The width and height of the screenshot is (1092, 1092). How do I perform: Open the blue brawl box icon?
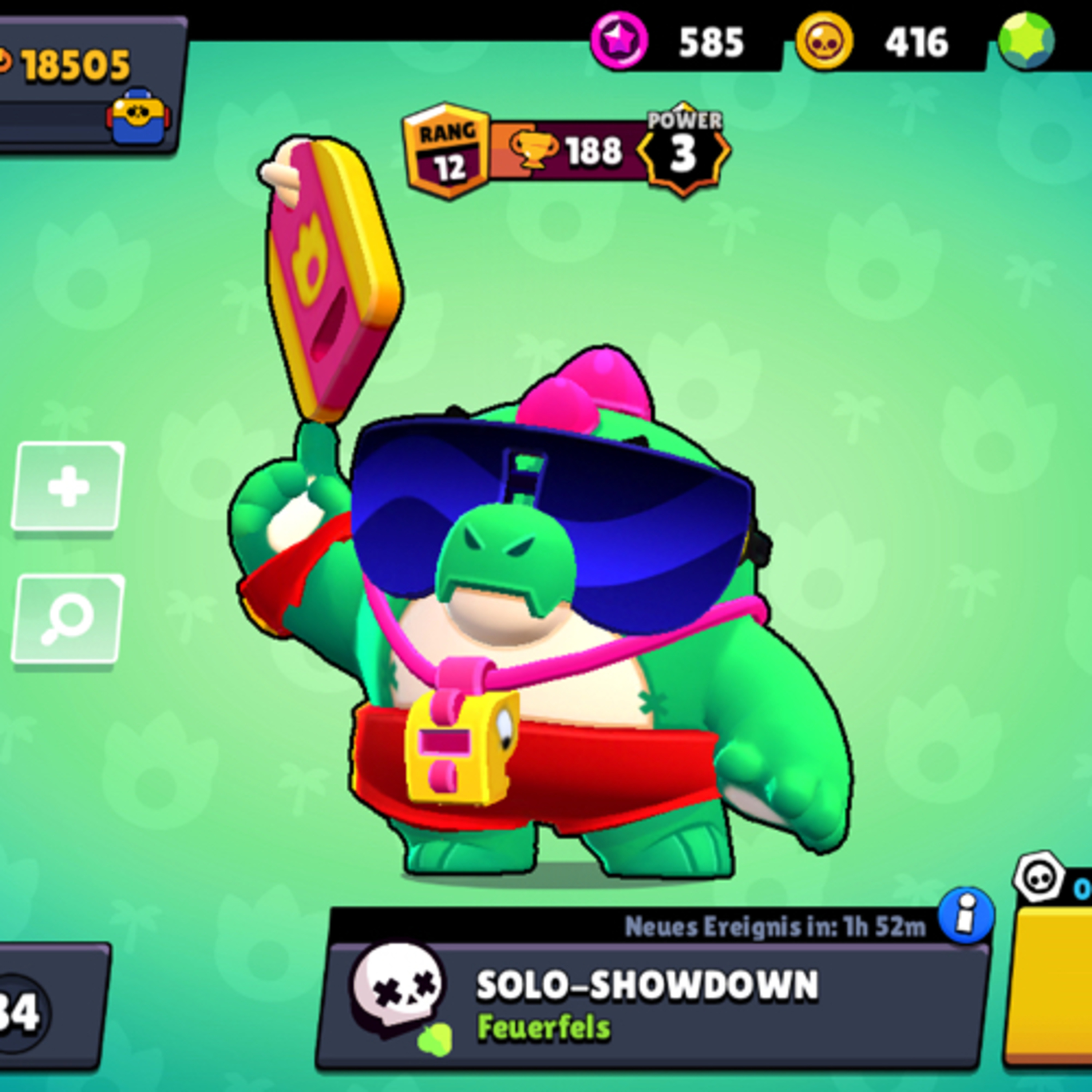138,116
